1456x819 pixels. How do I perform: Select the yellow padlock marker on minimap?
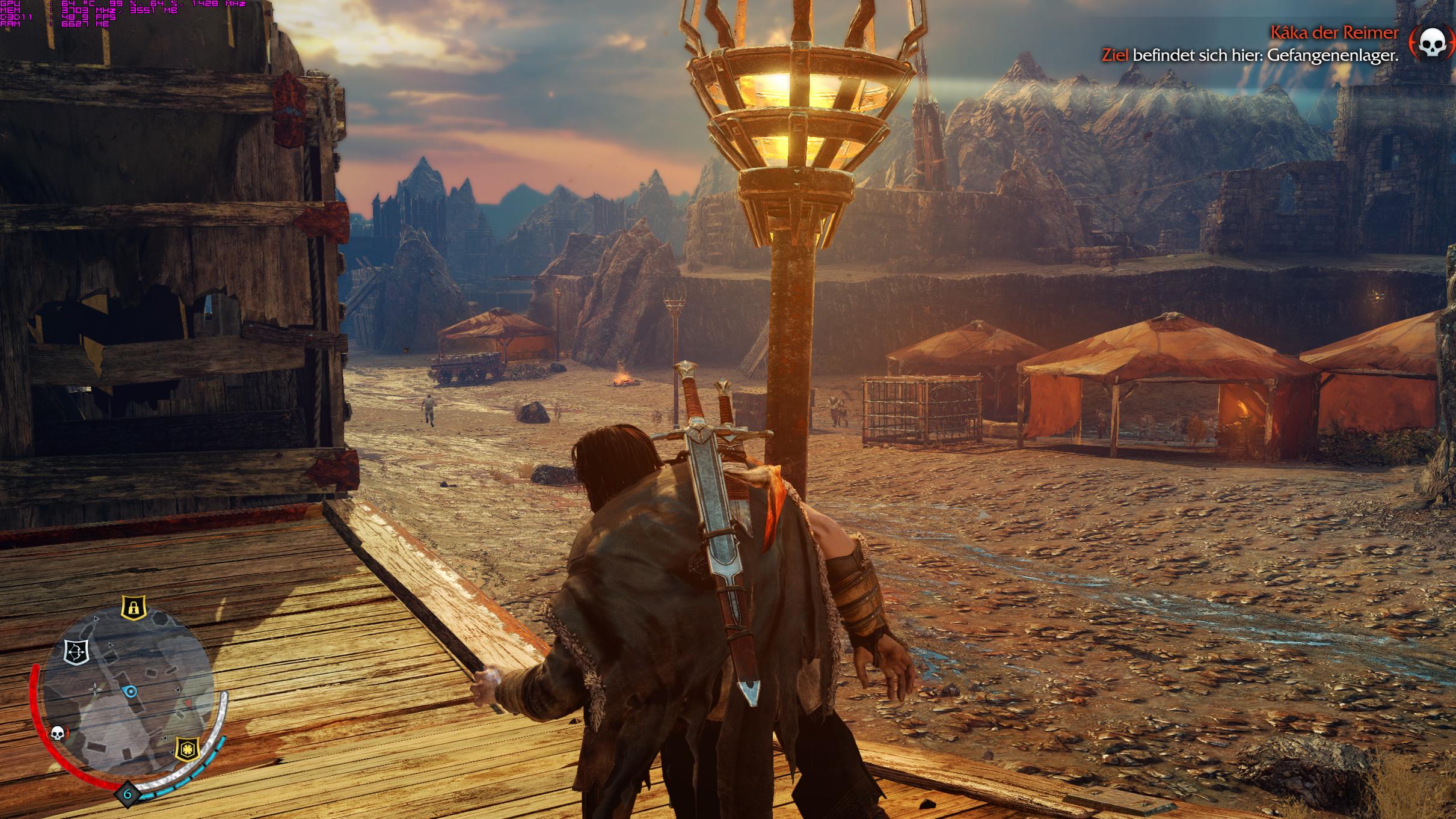(134, 607)
